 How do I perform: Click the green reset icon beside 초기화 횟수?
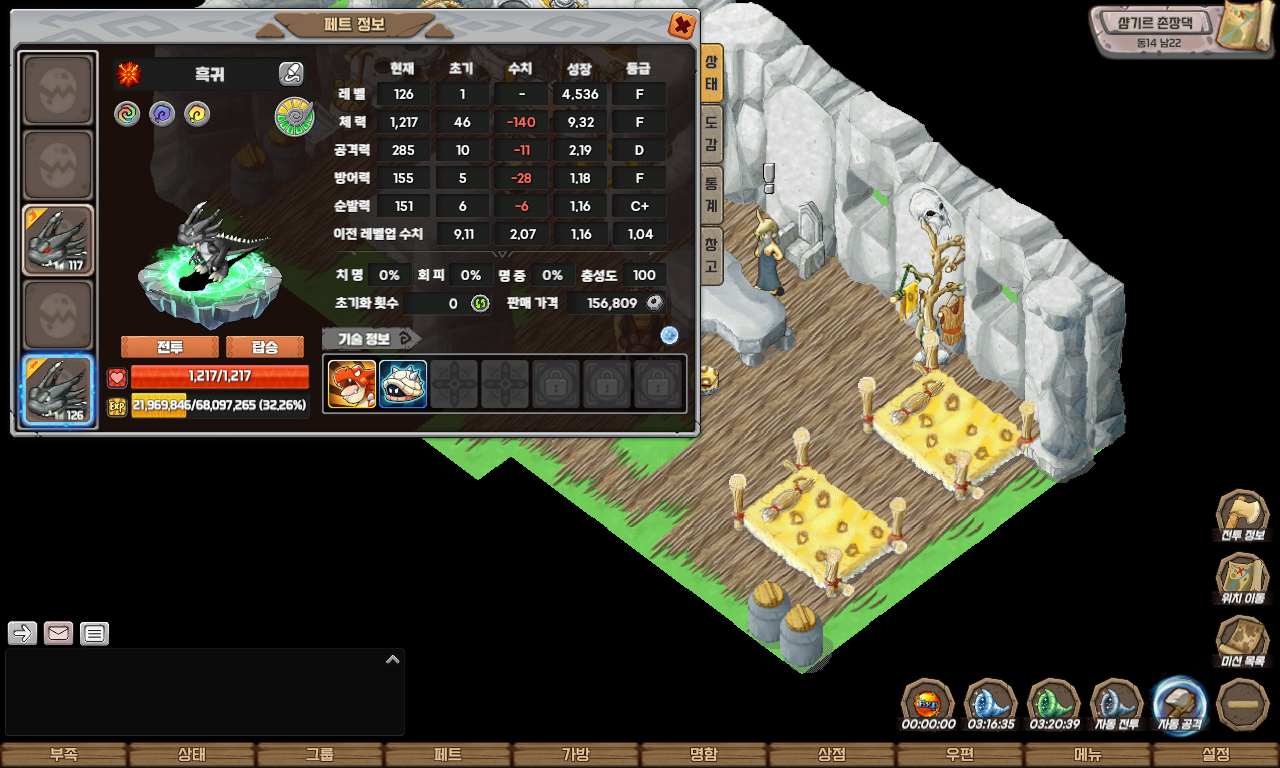(480, 303)
